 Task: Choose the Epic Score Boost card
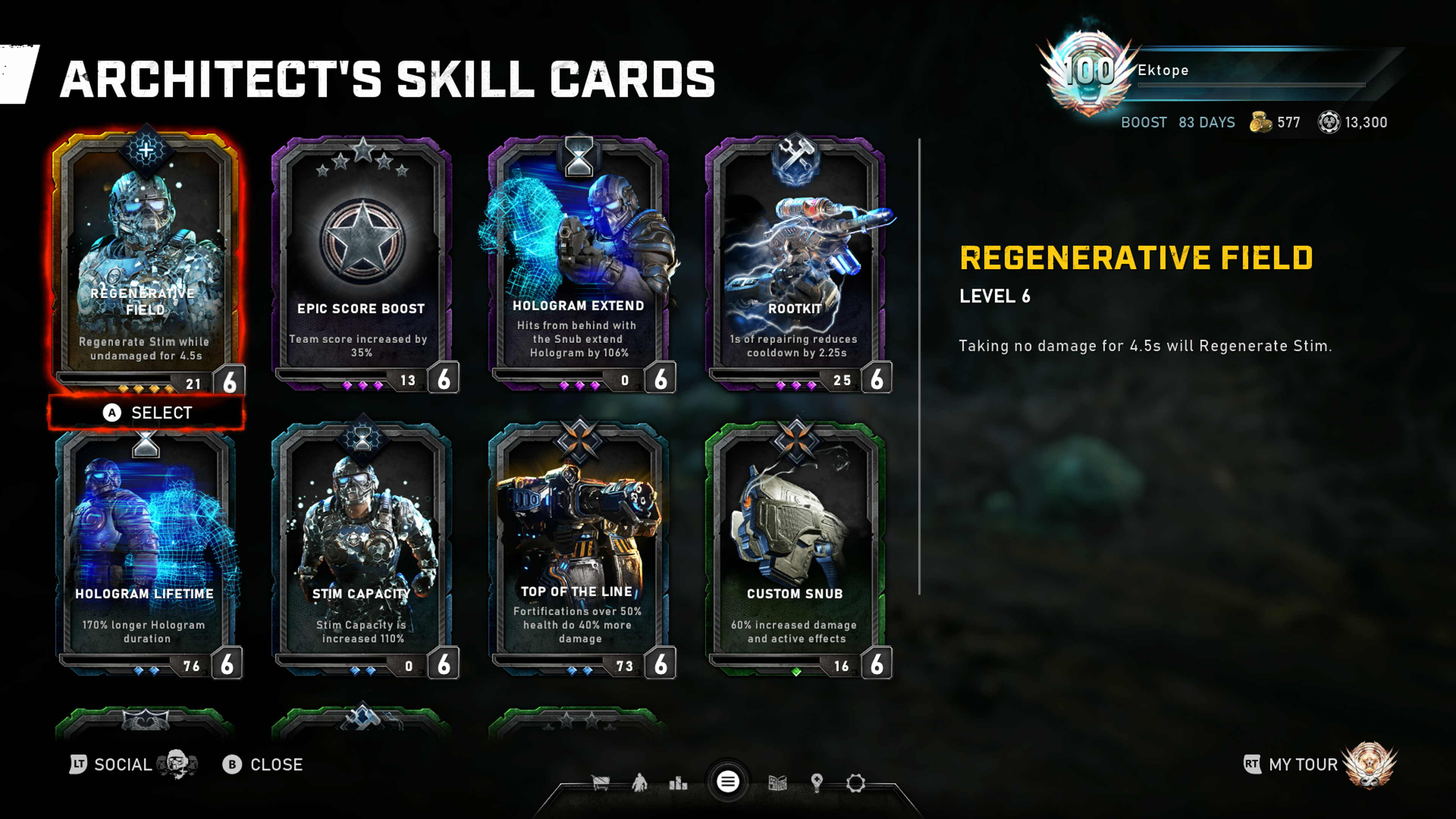362,260
